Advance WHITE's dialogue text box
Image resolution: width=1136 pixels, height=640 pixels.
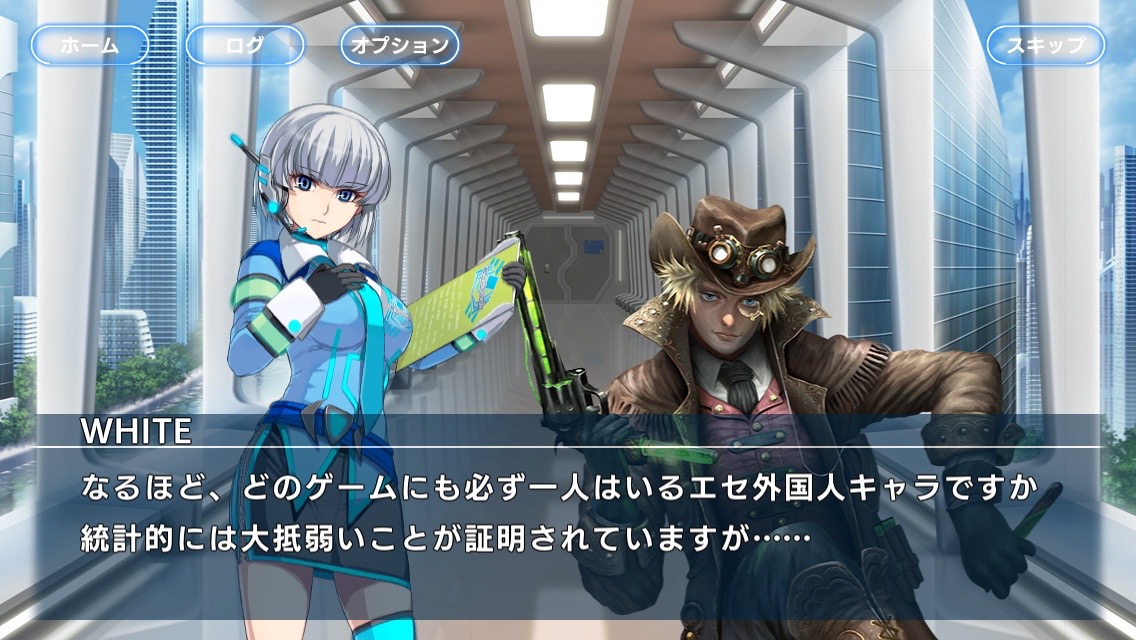point(568,515)
